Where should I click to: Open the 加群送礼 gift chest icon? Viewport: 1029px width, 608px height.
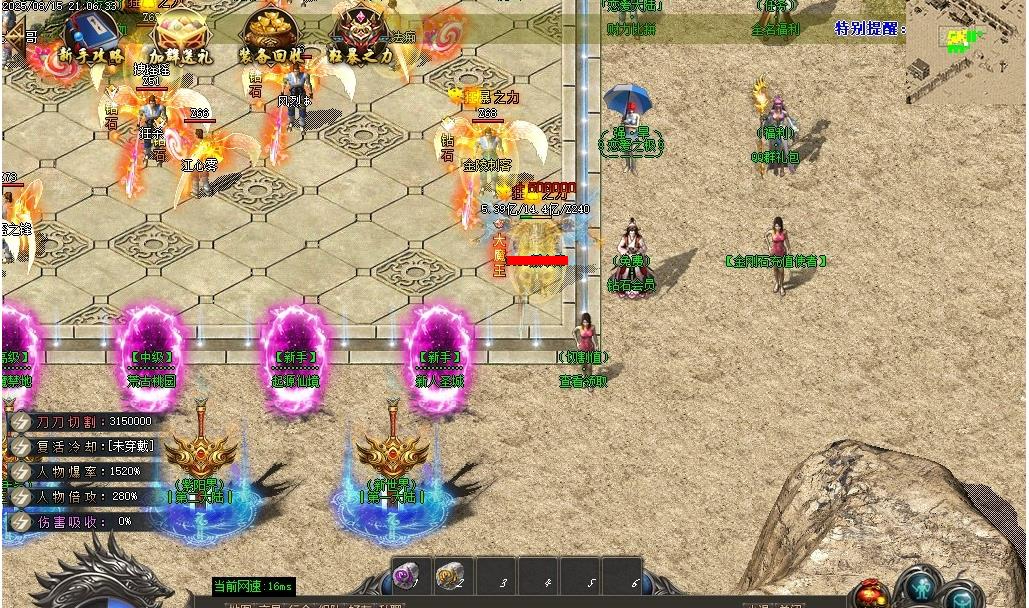click(x=180, y=38)
